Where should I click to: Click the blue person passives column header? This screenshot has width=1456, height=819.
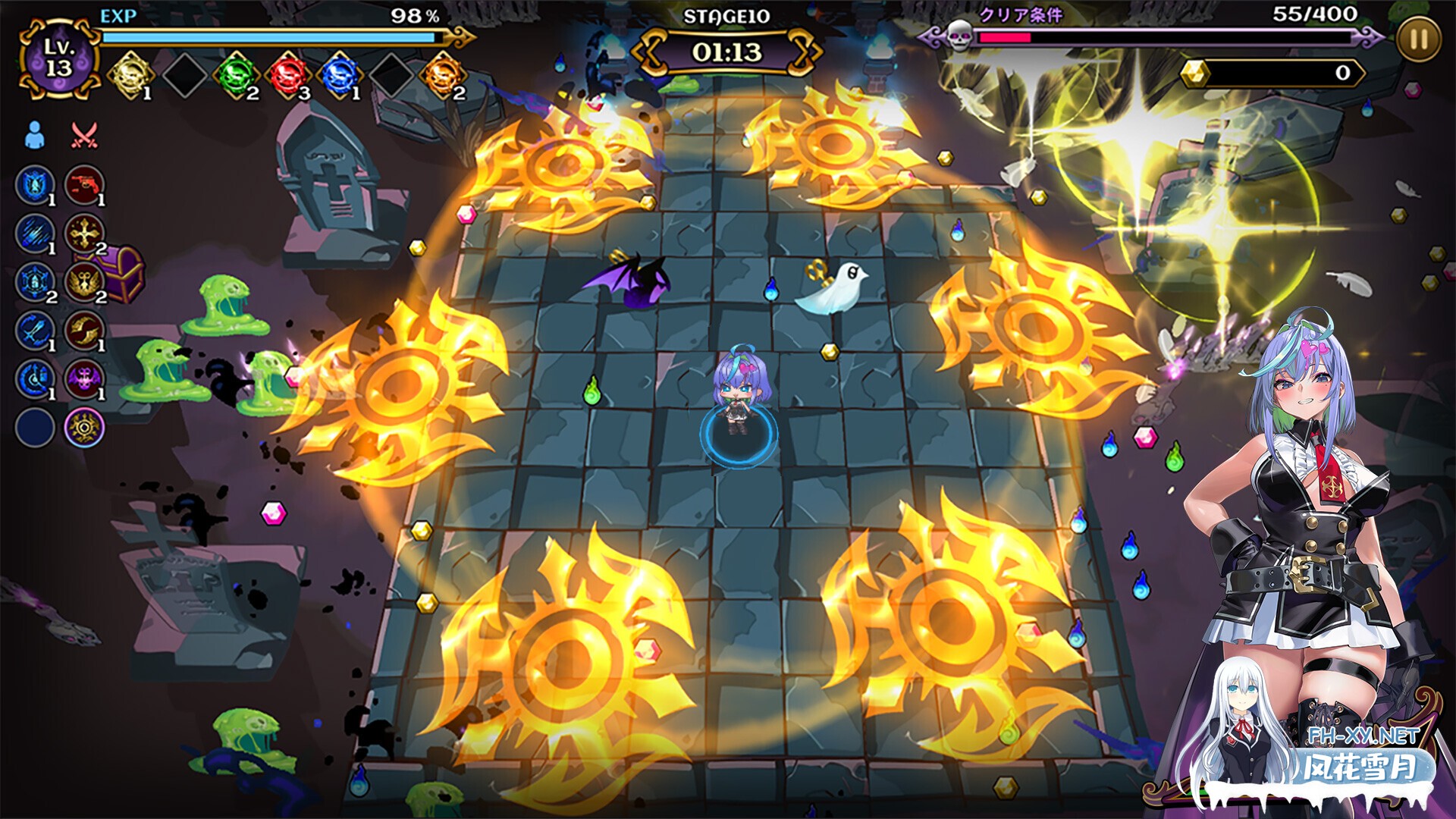[35, 136]
